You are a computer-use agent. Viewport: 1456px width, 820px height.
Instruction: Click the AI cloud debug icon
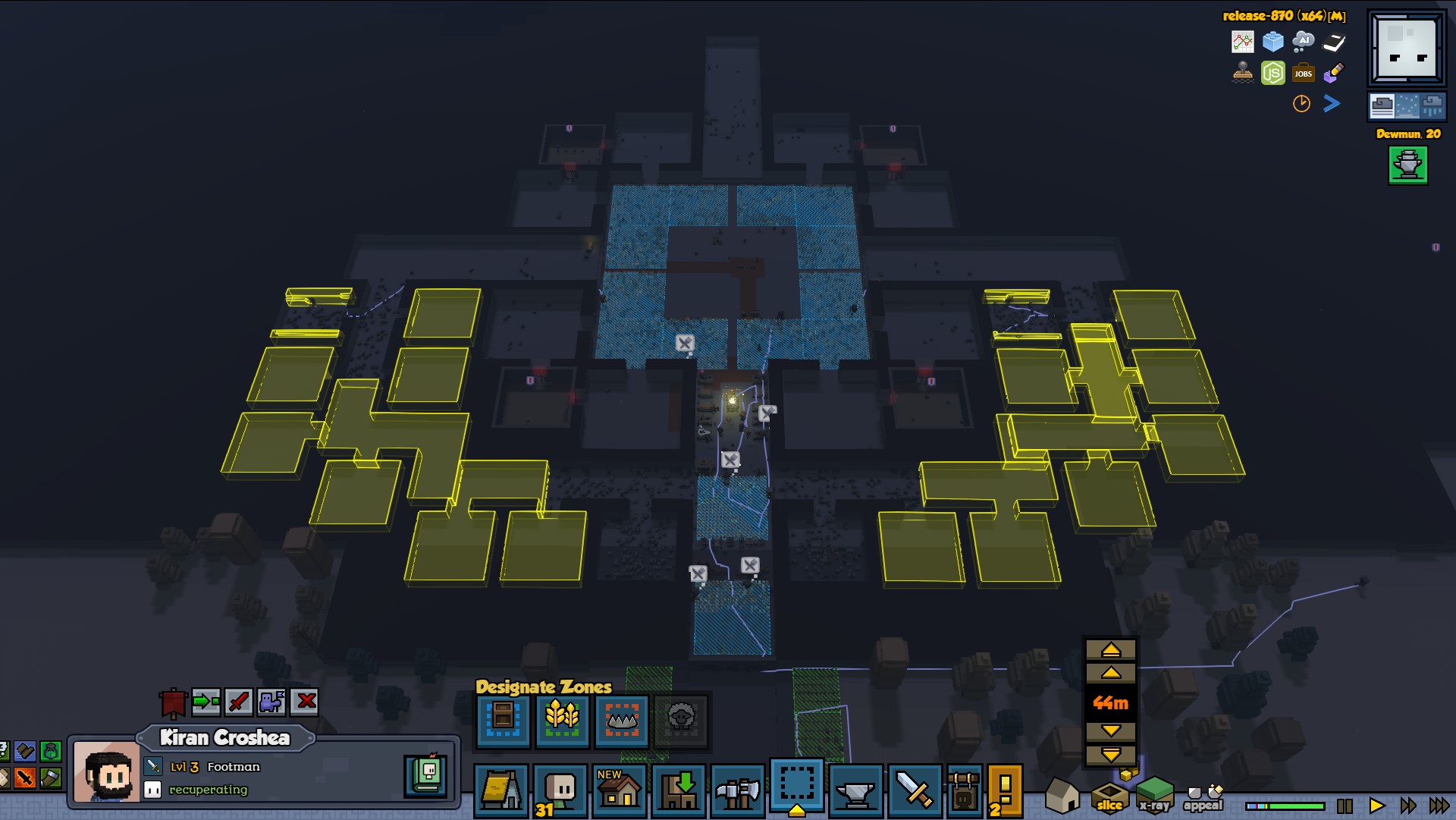(x=1303, y=41)
